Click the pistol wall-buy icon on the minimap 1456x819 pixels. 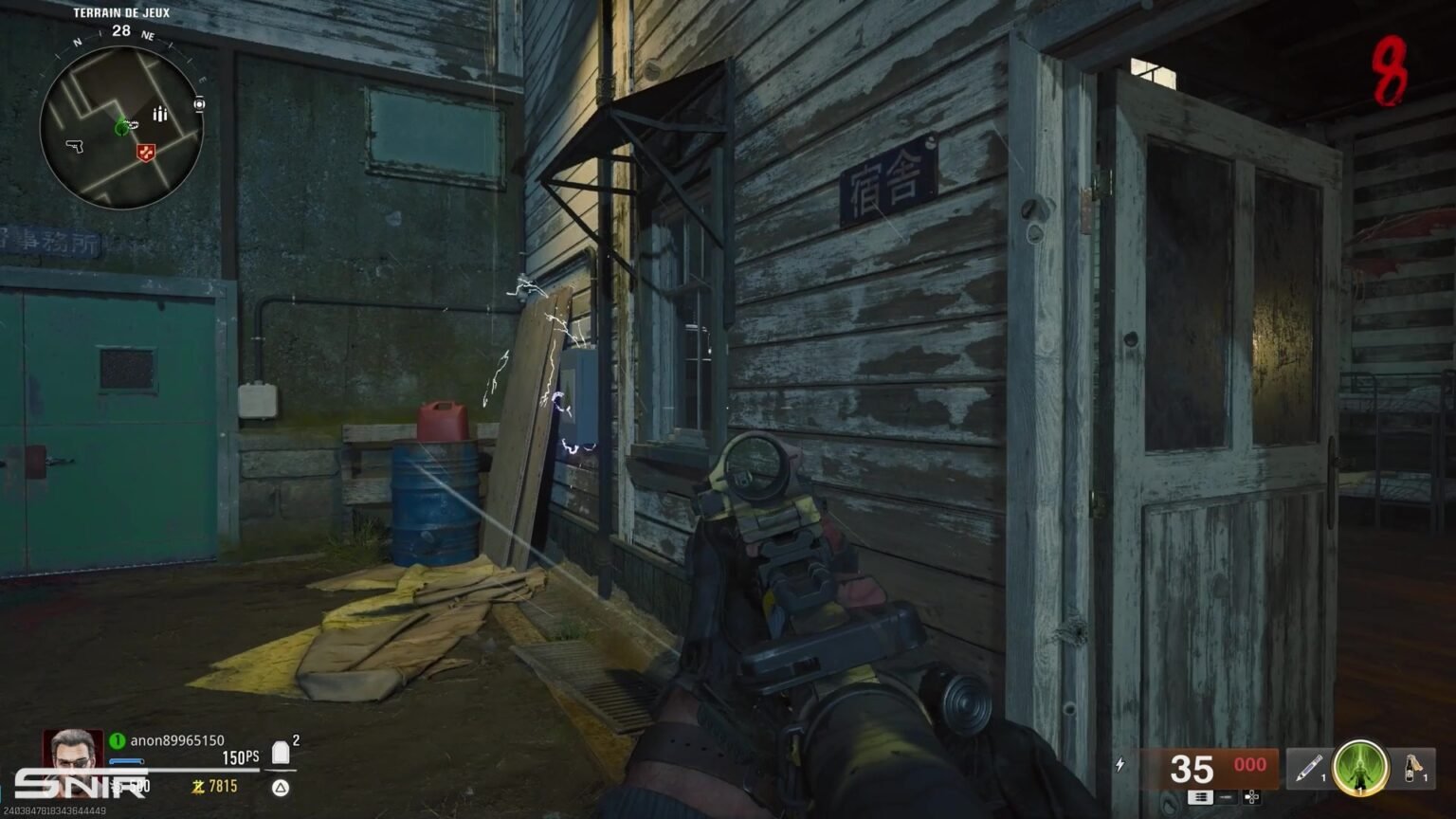(x=75, y=148)
